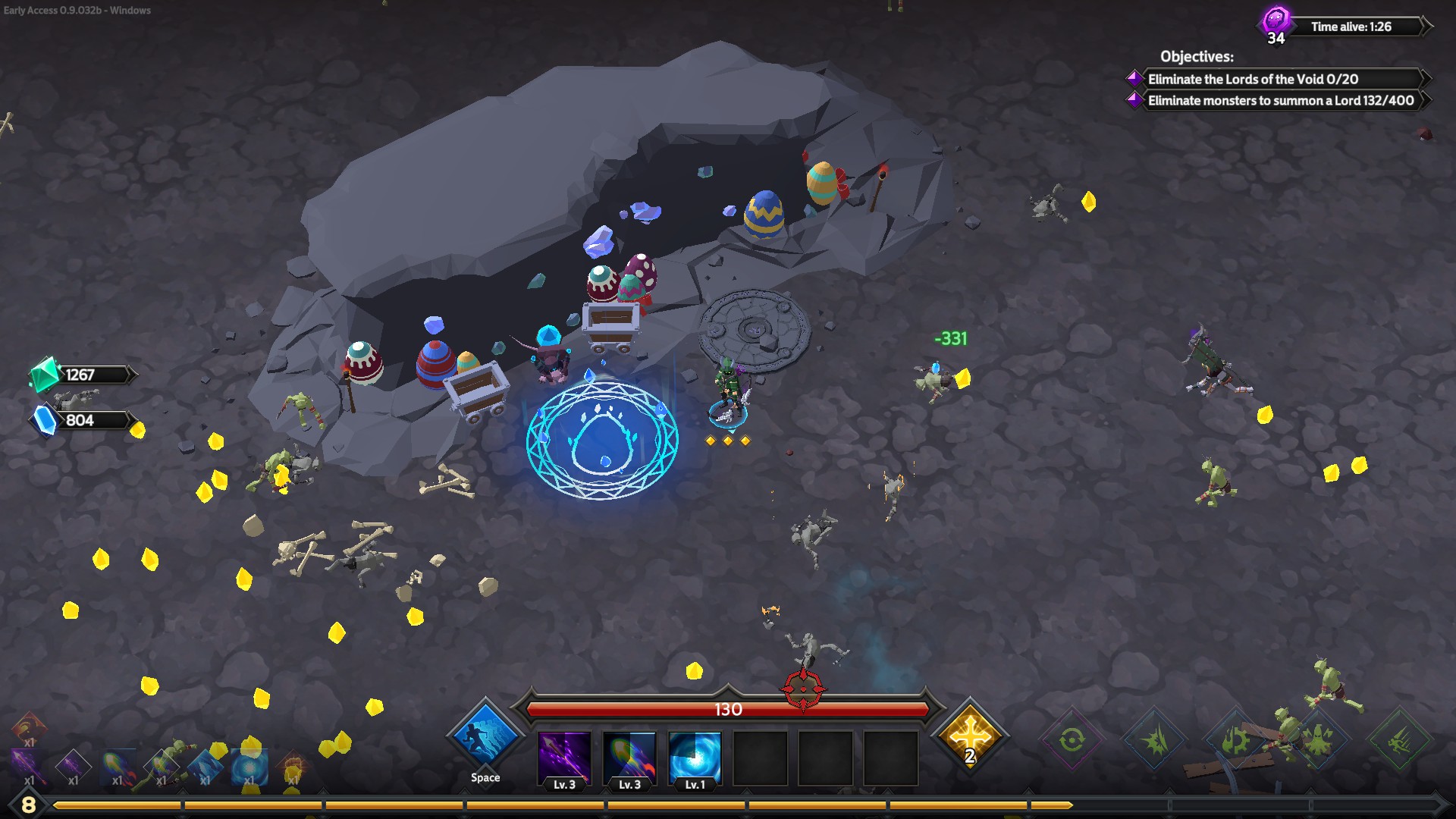Image resolution: width=1456 pixels, height=819 pixels.
Task: Select the rainbow comet skill slot
Action: (x=629, y=757)
